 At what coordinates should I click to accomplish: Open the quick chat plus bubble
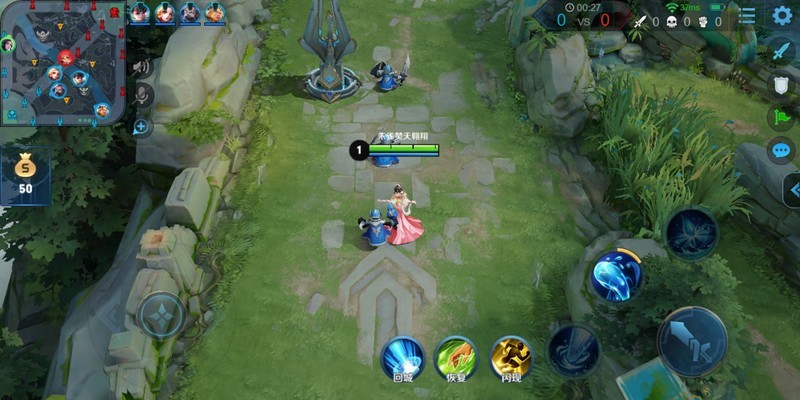click(x=141, y=127)
